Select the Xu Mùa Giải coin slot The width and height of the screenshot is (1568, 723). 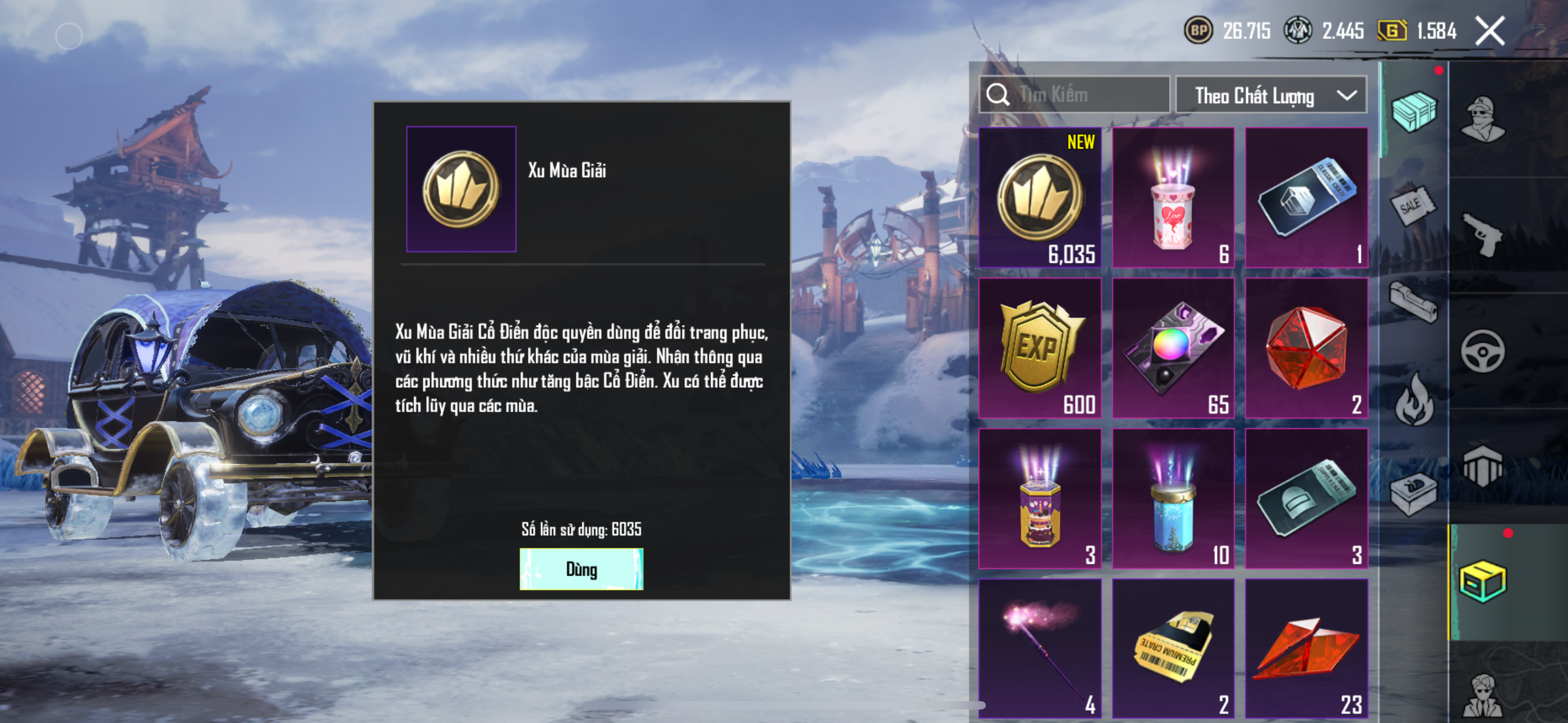pos(1040,198)
